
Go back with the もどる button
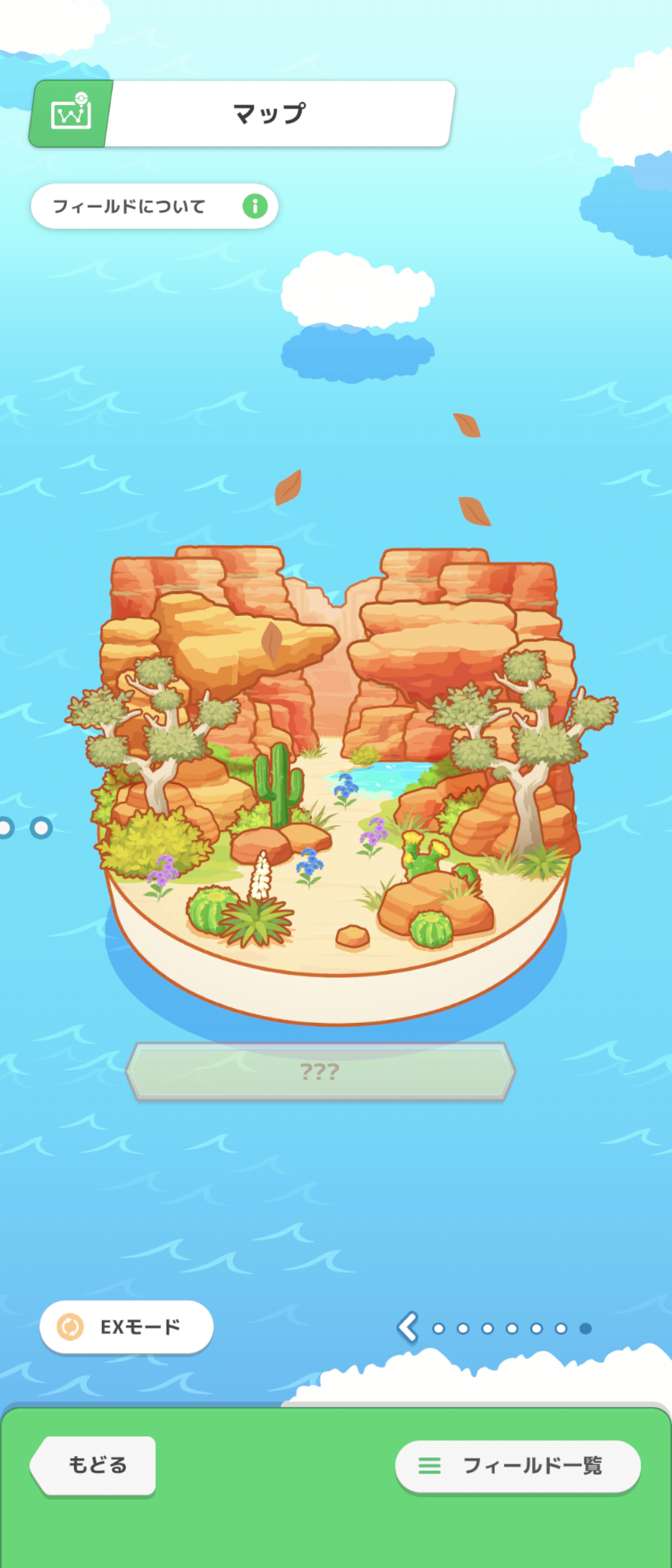click(x=95, y=1465)
